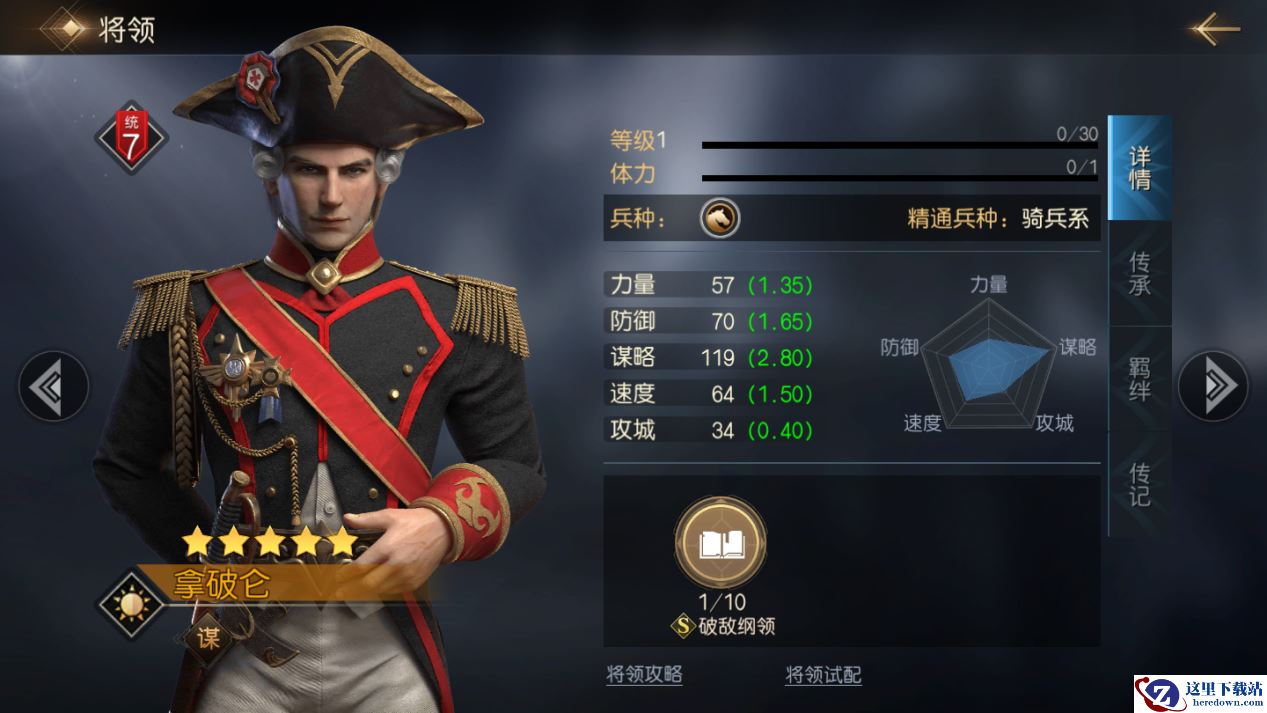Screen dimensions: 1267x713
Task: Open the 将领攻略 general guide link
Action: pos(644,675)
